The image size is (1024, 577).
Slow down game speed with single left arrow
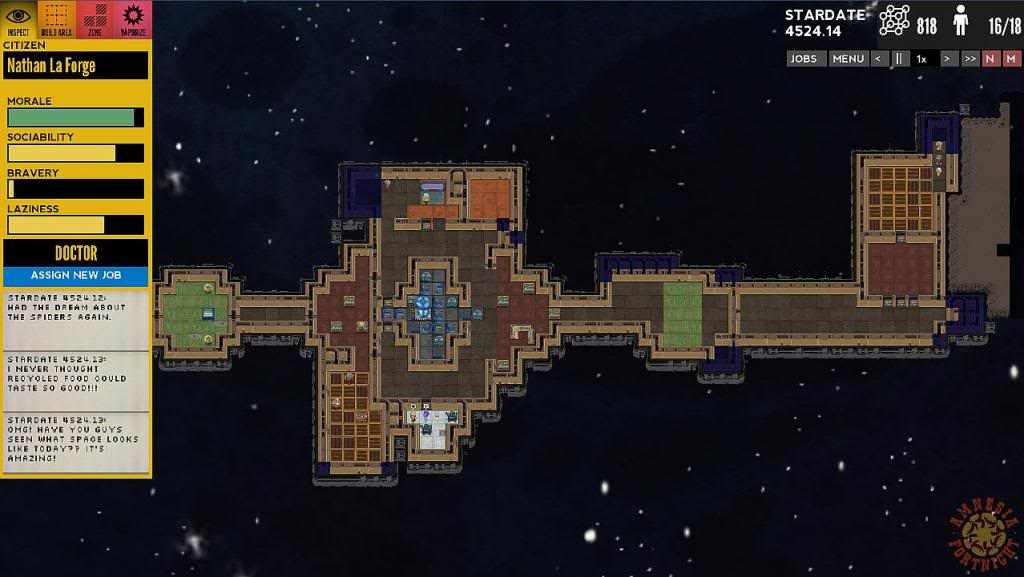tap(878, 59)
